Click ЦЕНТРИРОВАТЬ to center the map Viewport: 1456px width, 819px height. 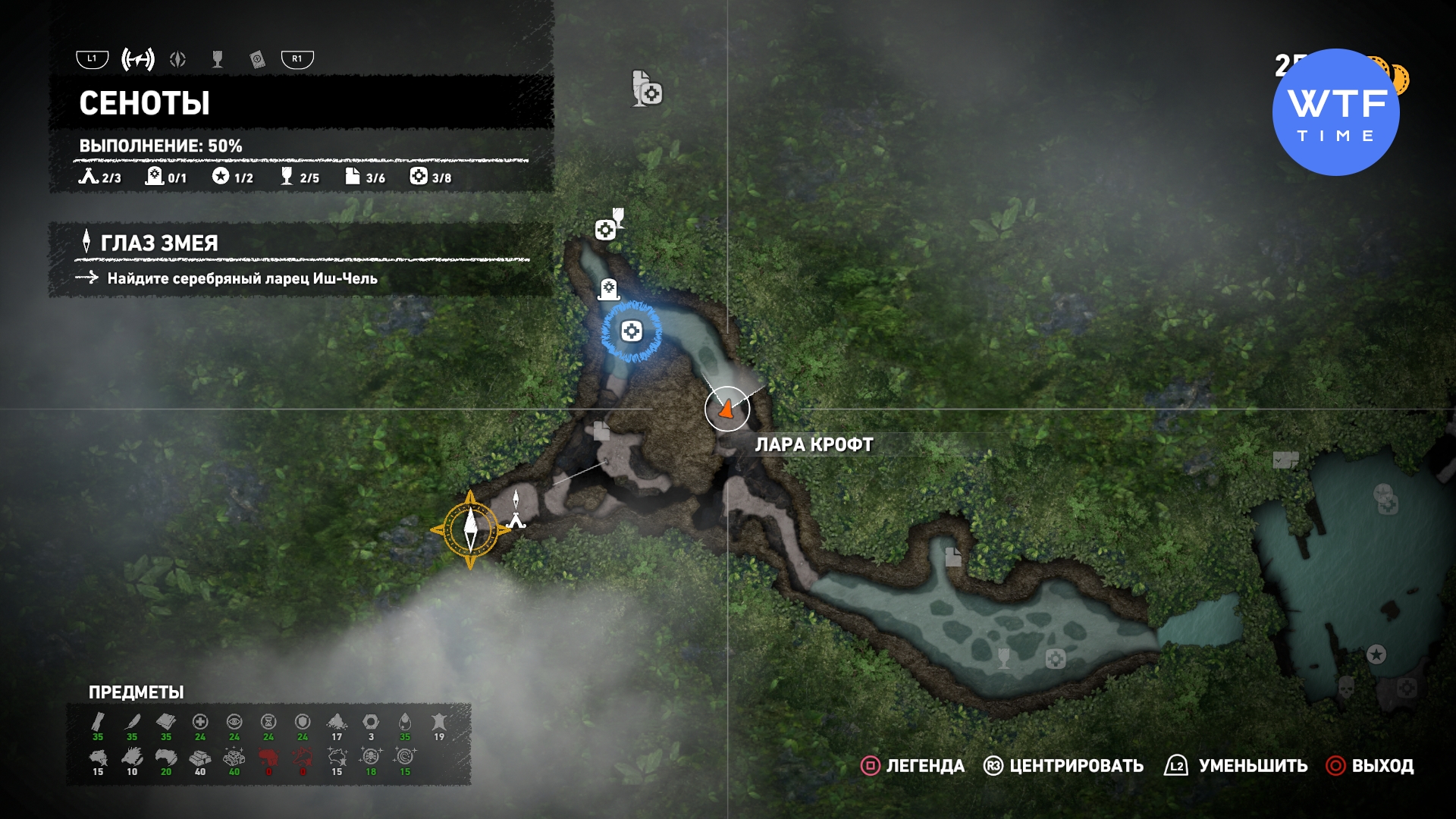[x=1076, y=766]
